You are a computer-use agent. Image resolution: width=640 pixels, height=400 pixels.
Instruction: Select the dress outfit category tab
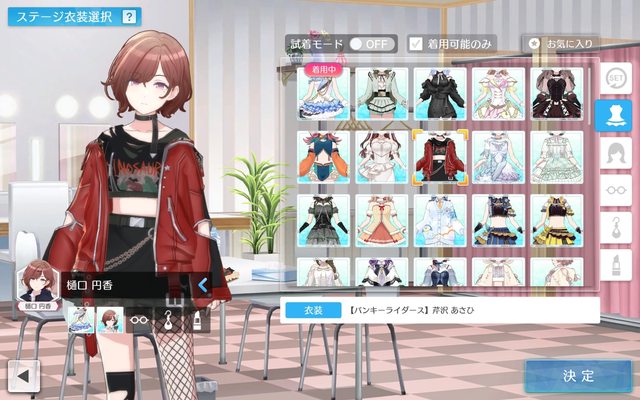(613, 115)
